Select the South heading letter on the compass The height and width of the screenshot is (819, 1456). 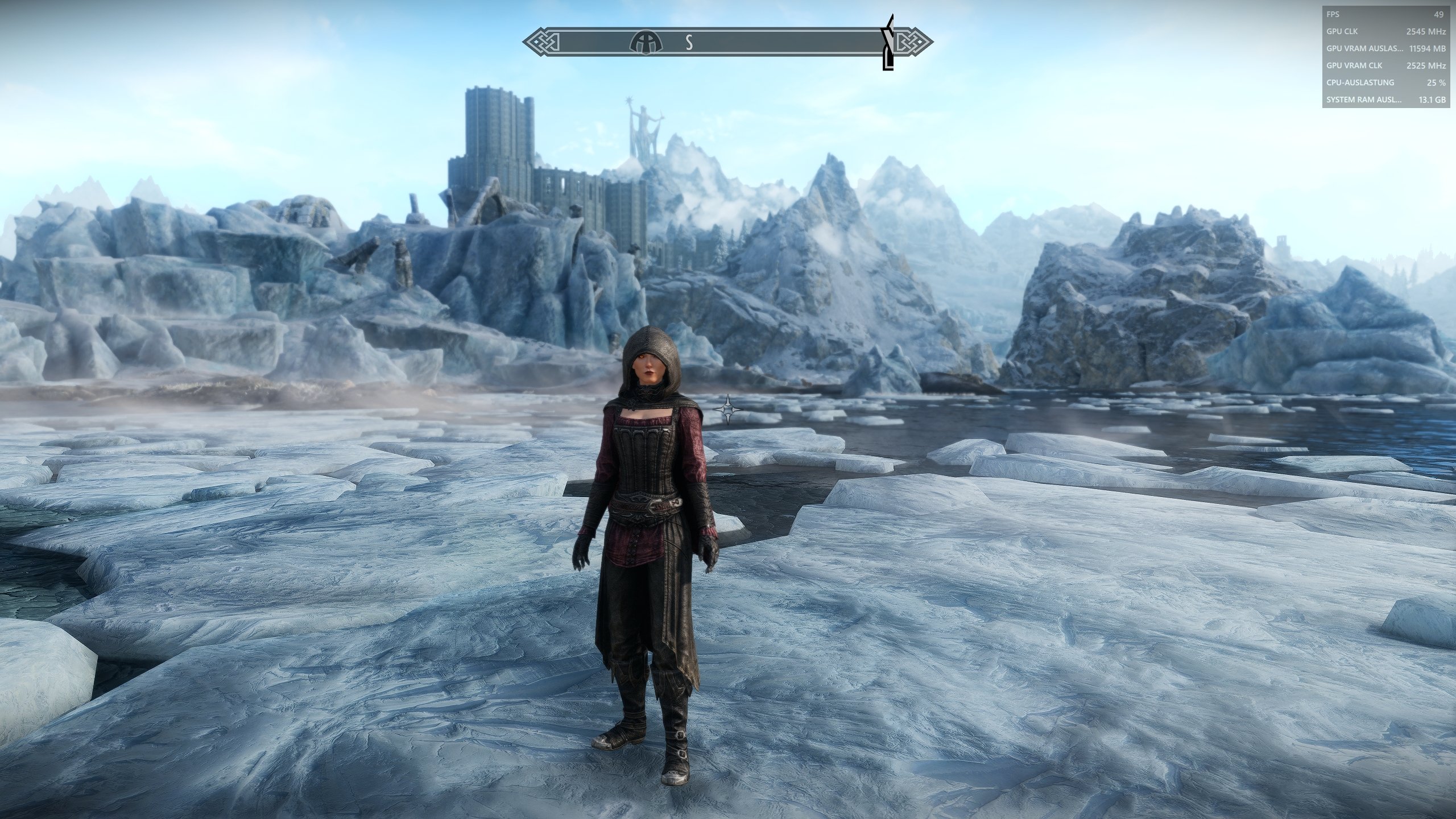[689, 43]
